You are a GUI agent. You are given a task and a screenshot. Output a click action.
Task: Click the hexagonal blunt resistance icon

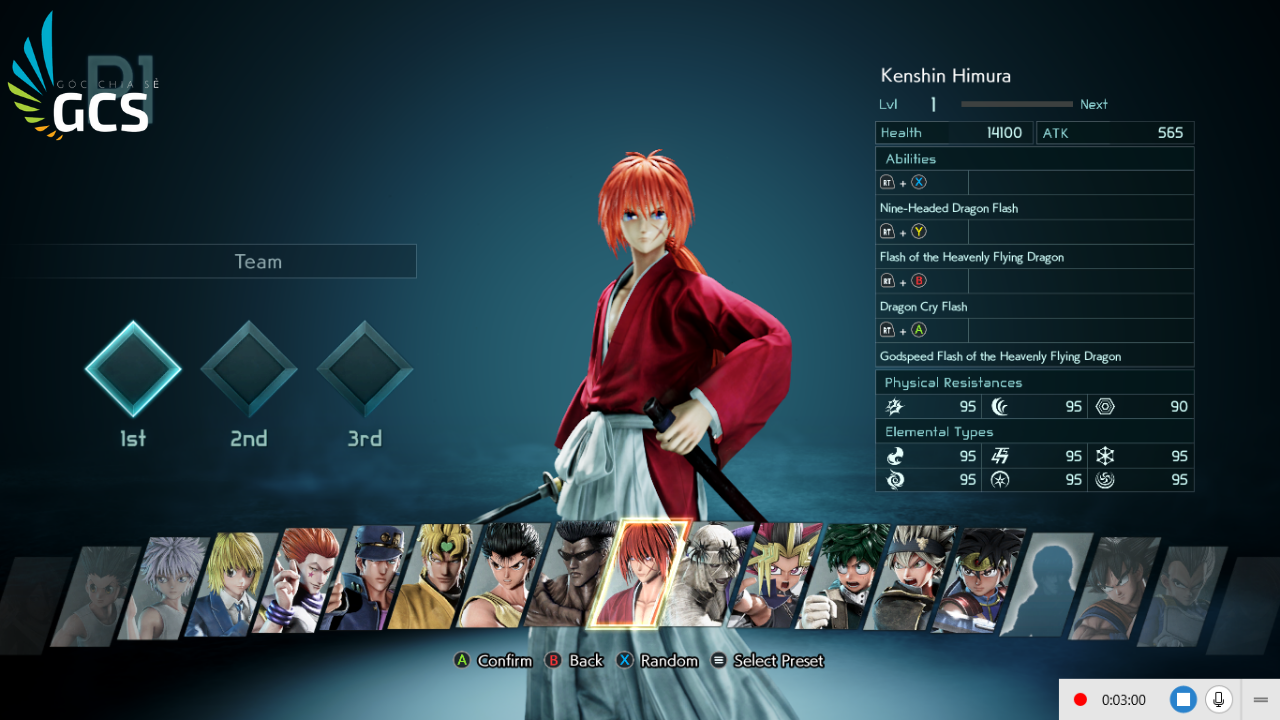pos(1107,406)
